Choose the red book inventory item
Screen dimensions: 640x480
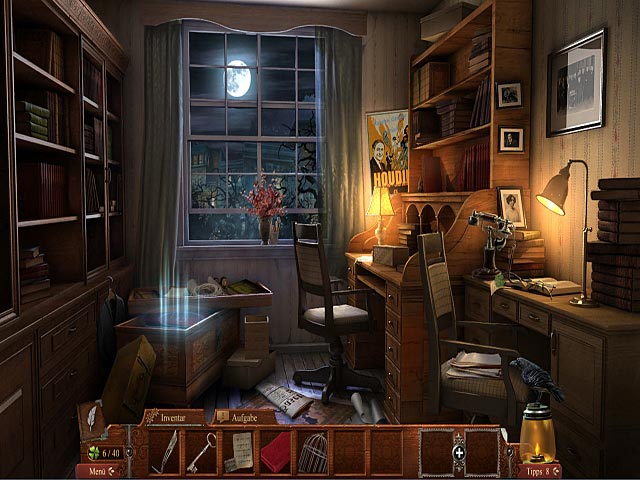275,451
